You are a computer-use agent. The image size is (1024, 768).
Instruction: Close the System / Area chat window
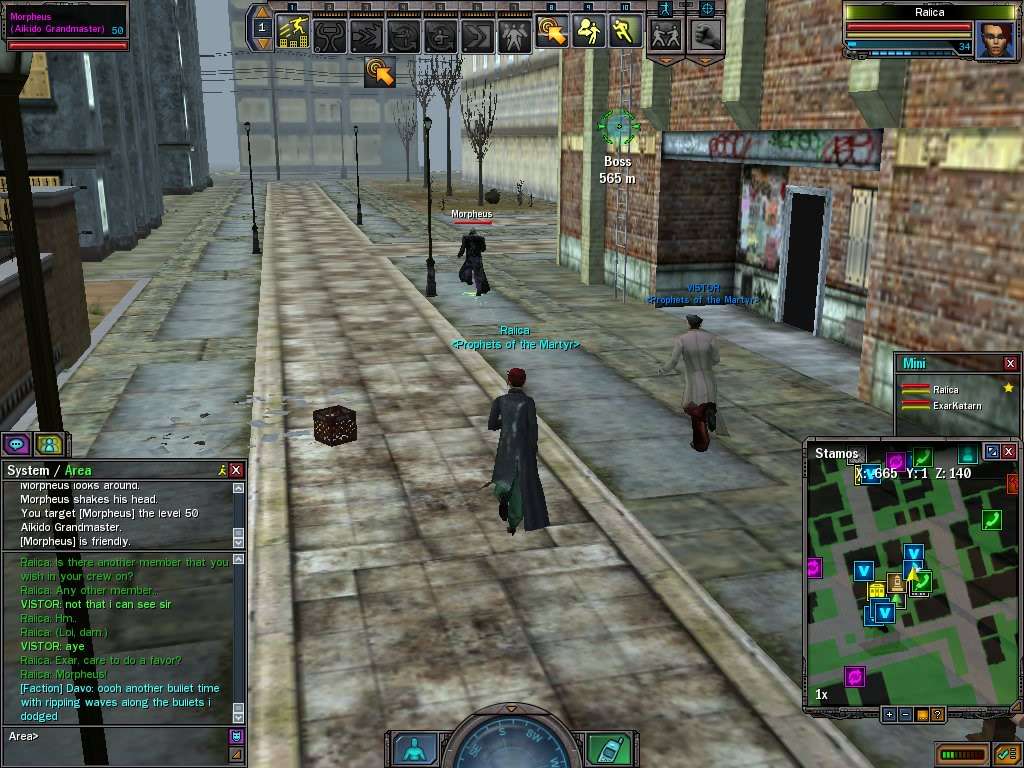[236, 470]
